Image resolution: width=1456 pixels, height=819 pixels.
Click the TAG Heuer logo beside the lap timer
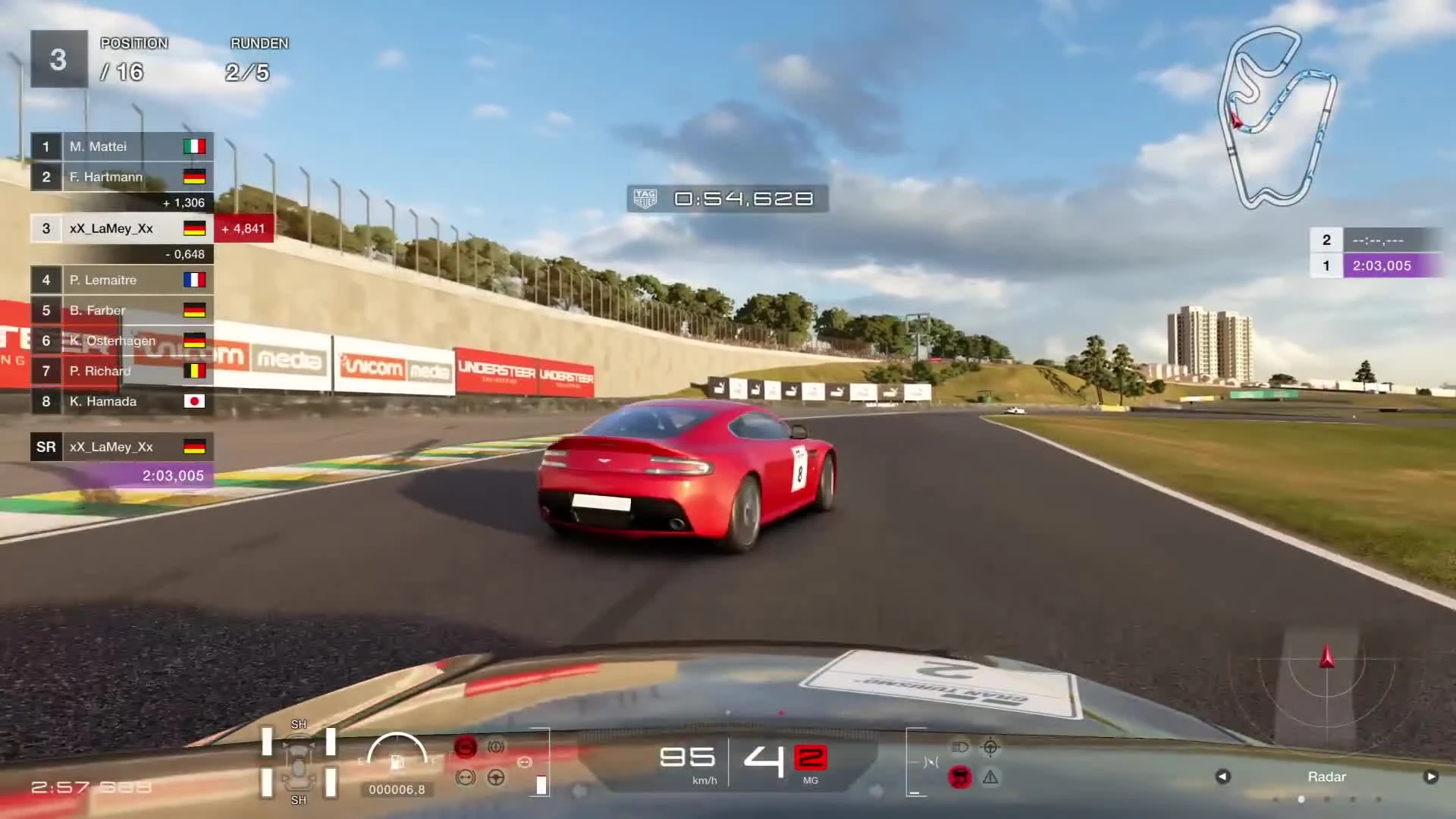[x=645, y=199]
